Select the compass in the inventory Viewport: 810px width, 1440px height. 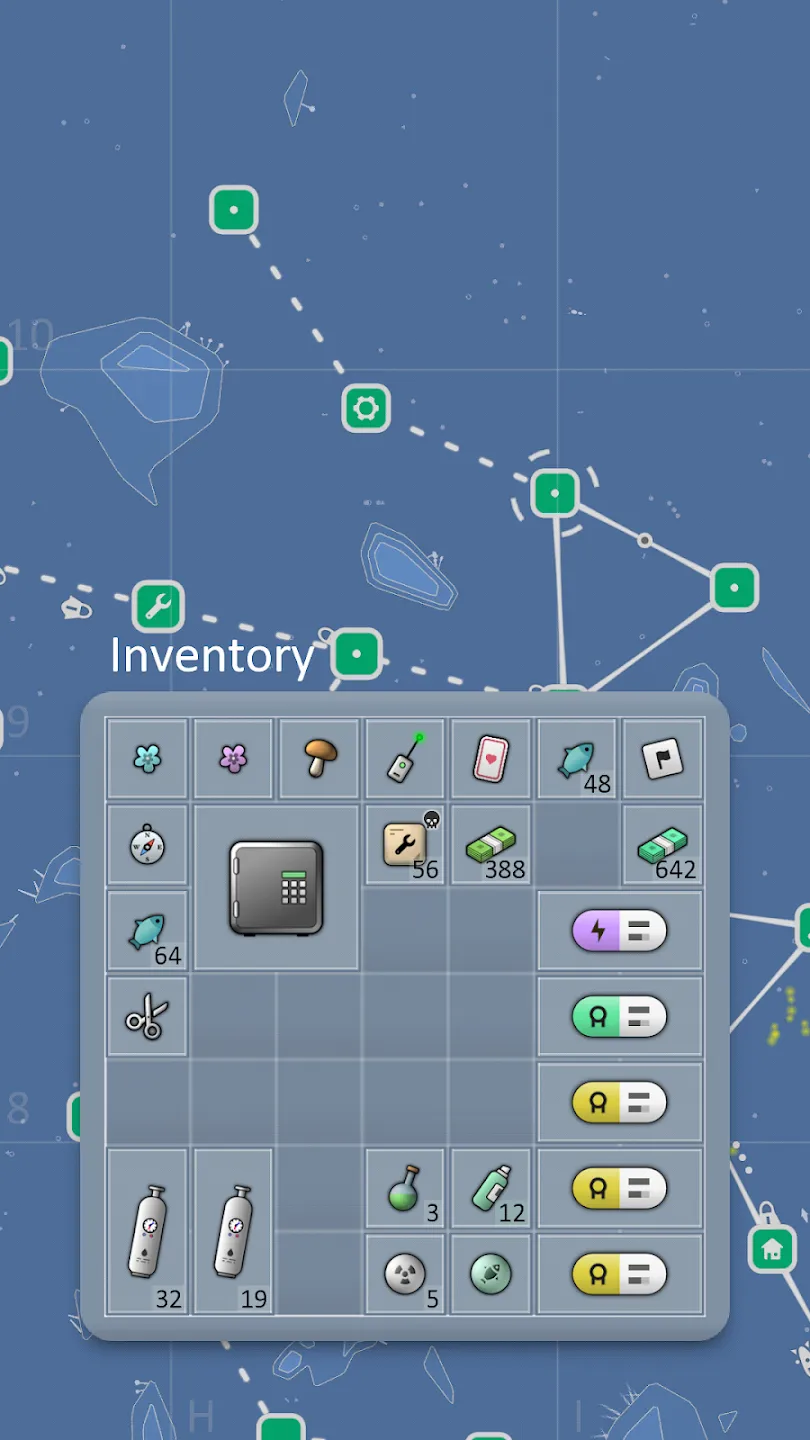(x=147, y=845)
